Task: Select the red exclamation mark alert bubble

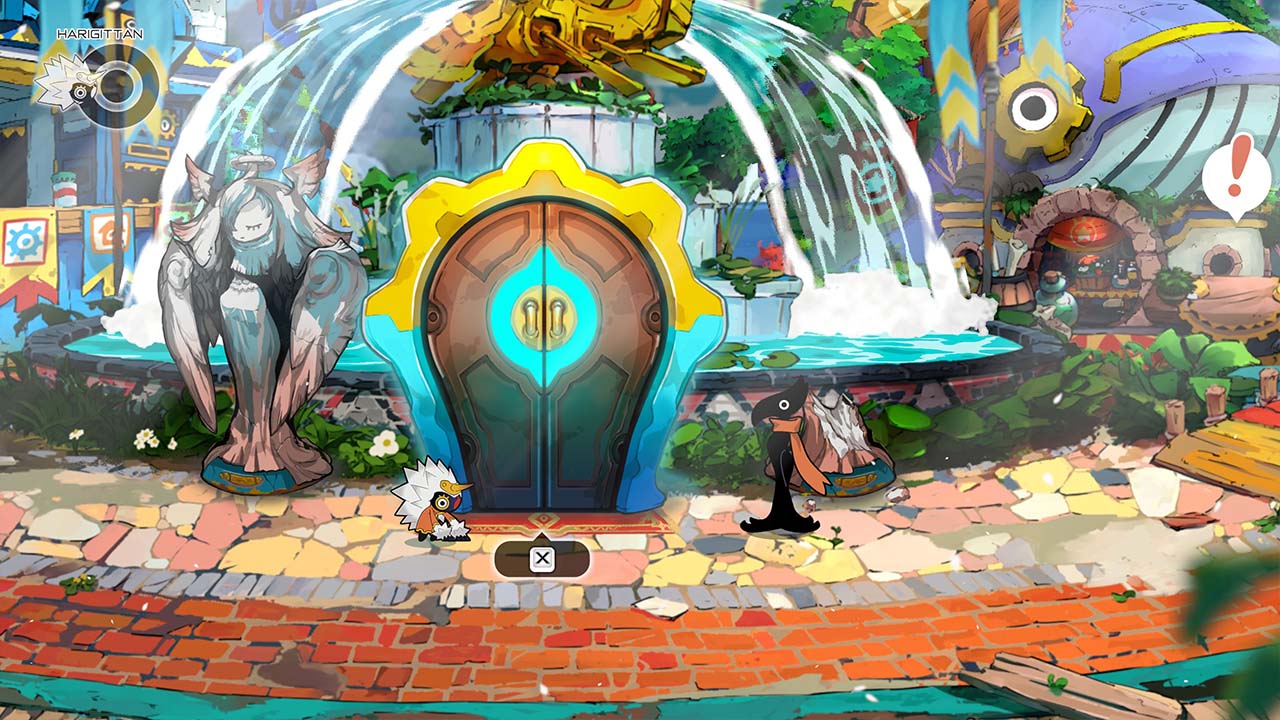Action: pos(1237,175)
